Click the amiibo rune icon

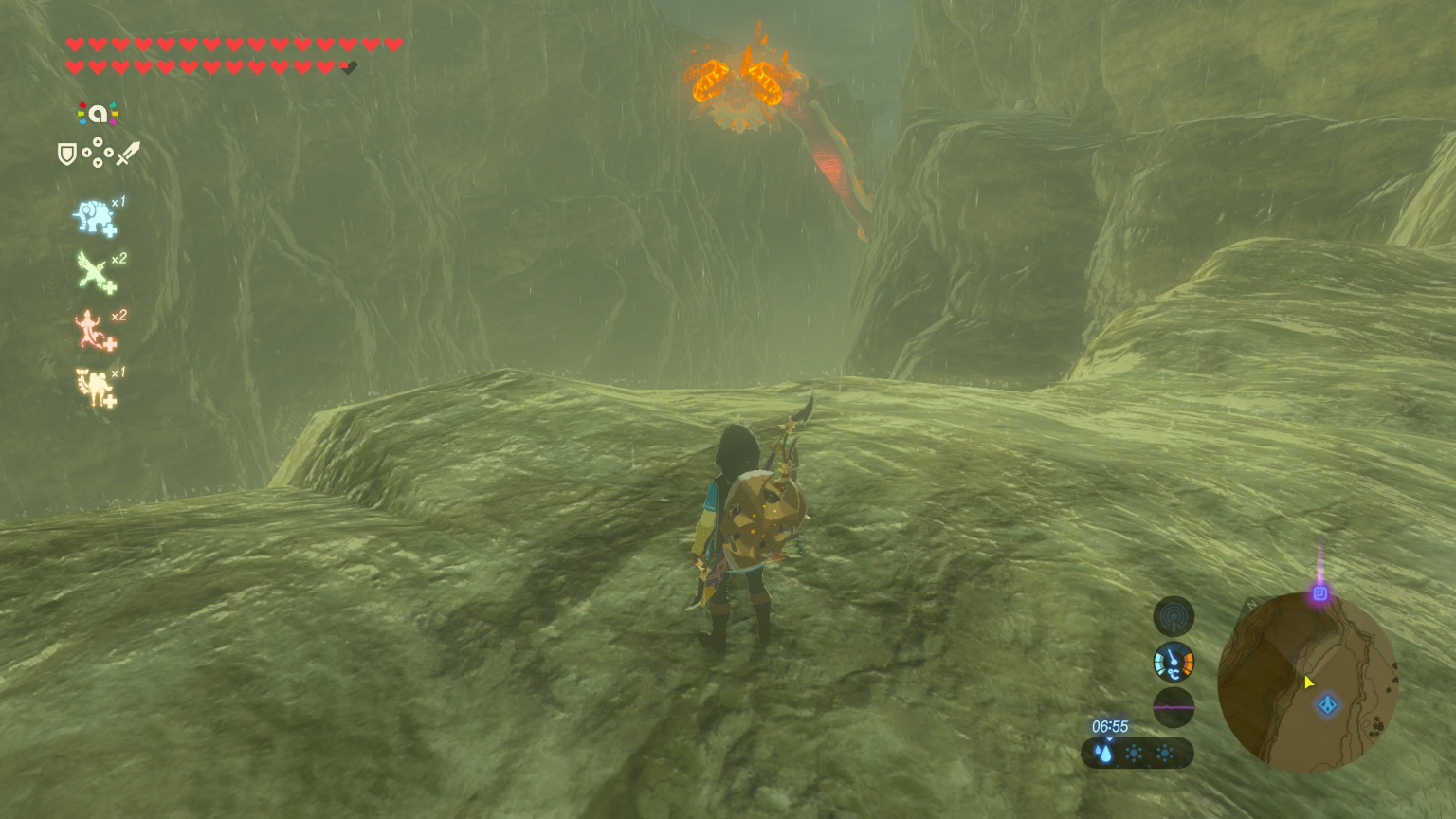tap(98, 115)
